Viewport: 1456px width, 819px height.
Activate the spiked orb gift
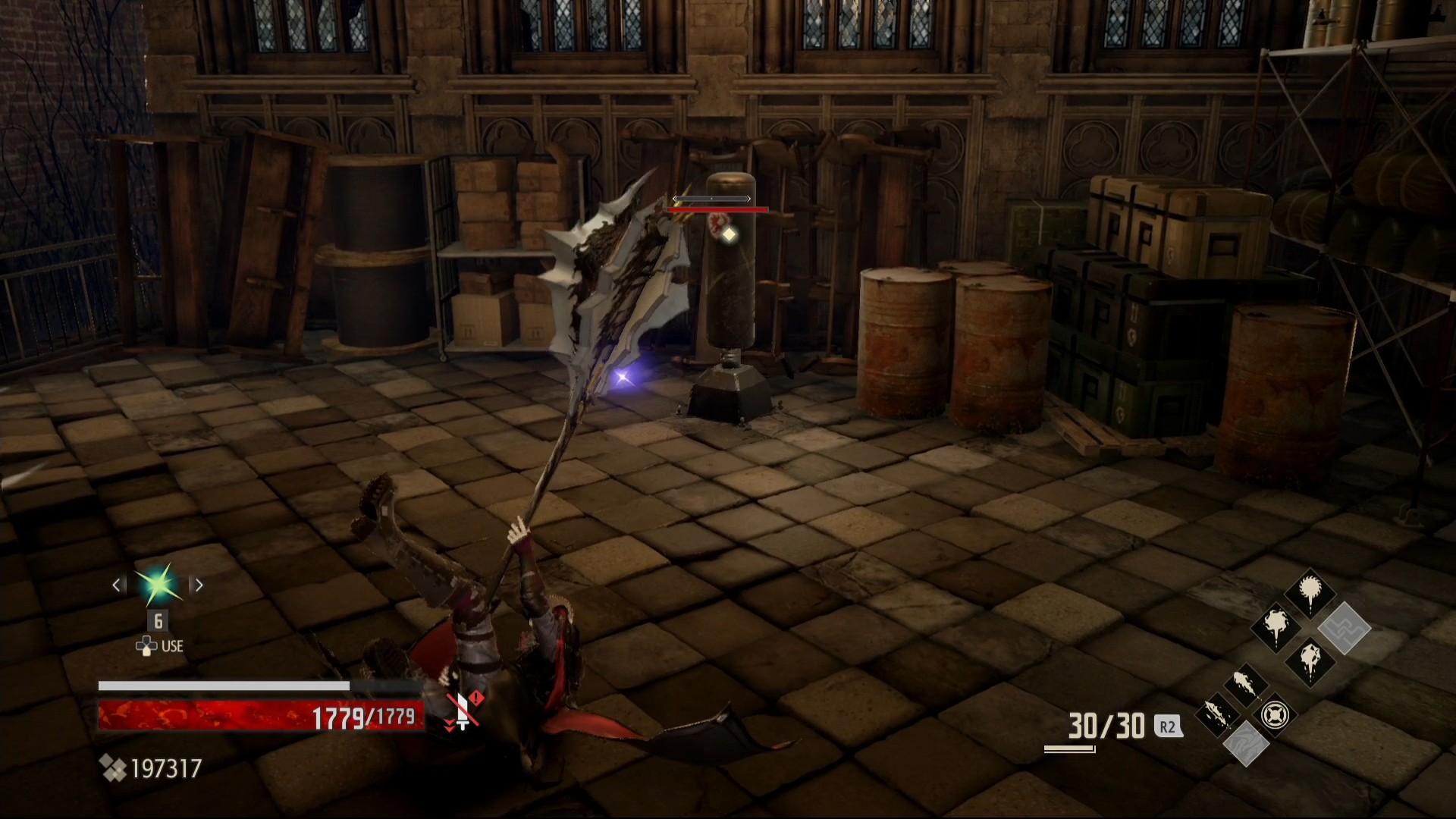click(x=1310, y=593)
